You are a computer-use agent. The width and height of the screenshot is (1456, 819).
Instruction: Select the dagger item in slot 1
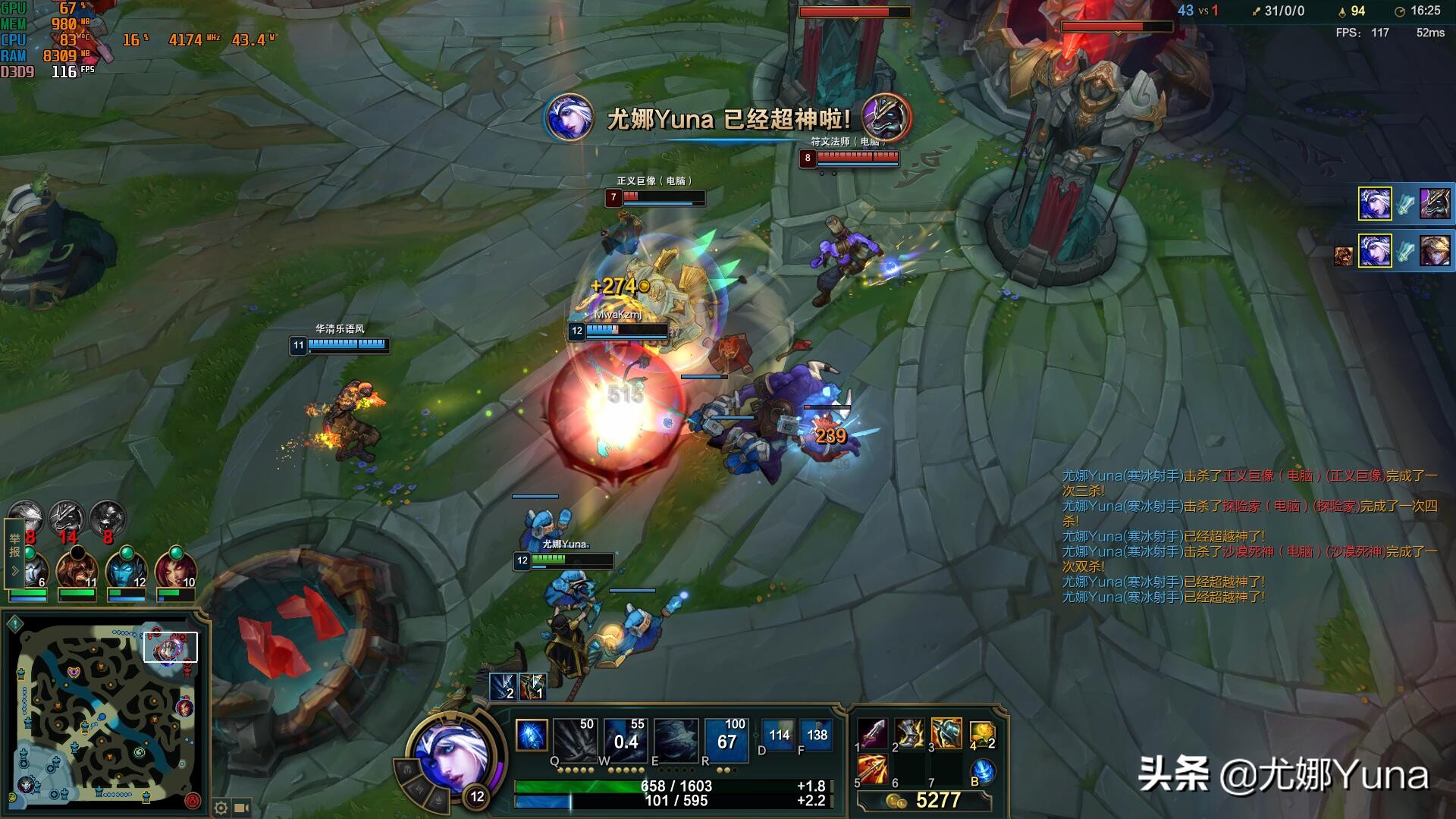[873, 733]
